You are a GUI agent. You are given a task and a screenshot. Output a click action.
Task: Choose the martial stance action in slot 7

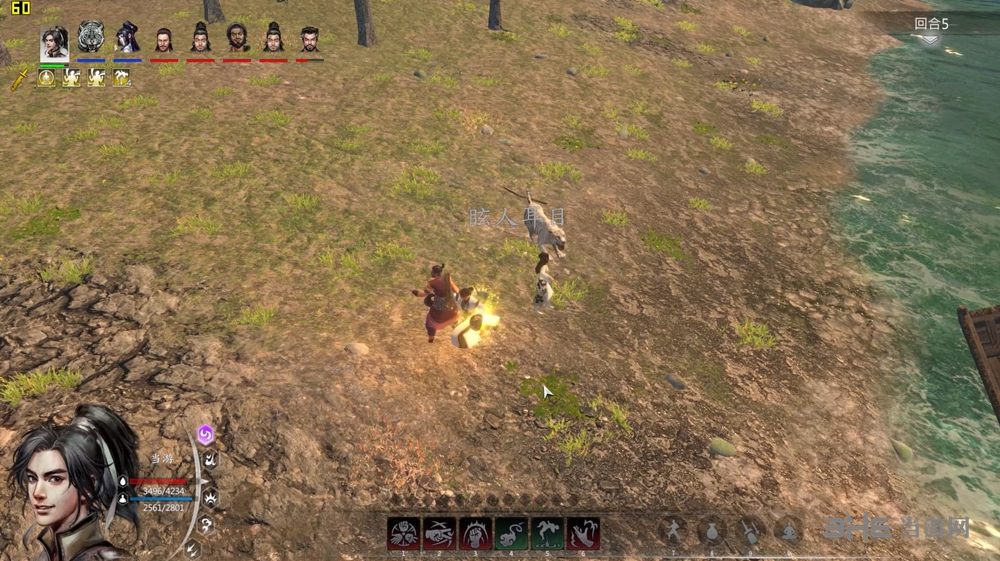pyautogui.click(x=674, y=531)
